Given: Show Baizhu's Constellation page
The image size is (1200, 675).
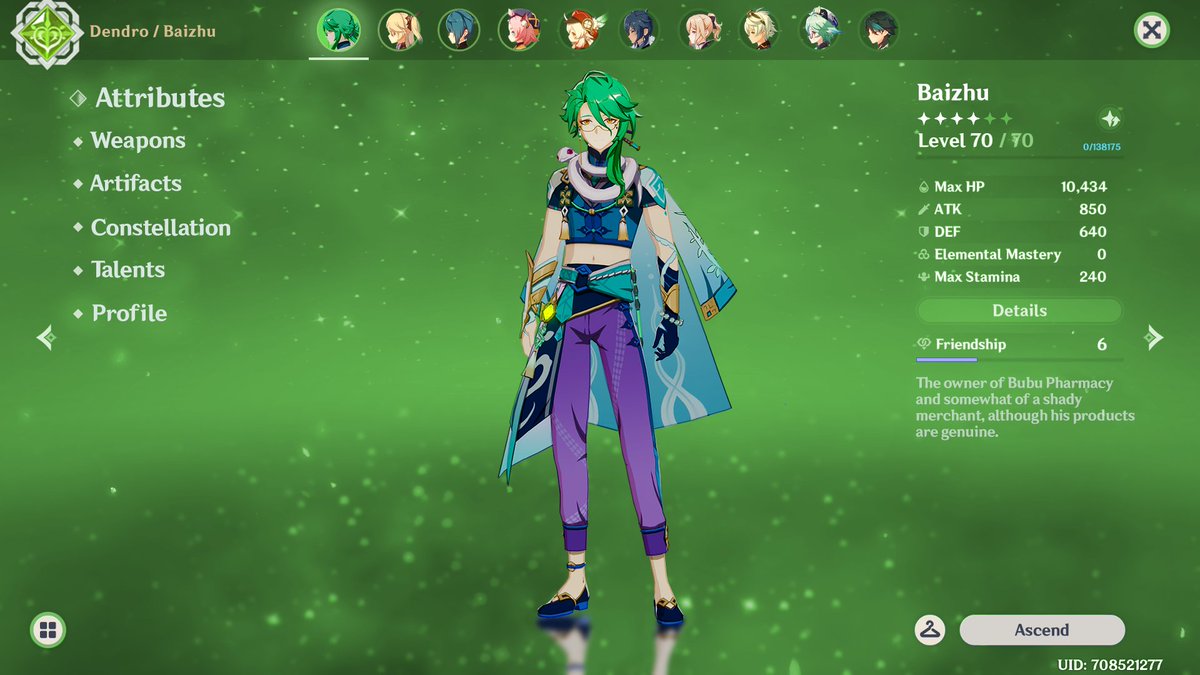Looking at the screenshot, I should click(x=160, y=228).
